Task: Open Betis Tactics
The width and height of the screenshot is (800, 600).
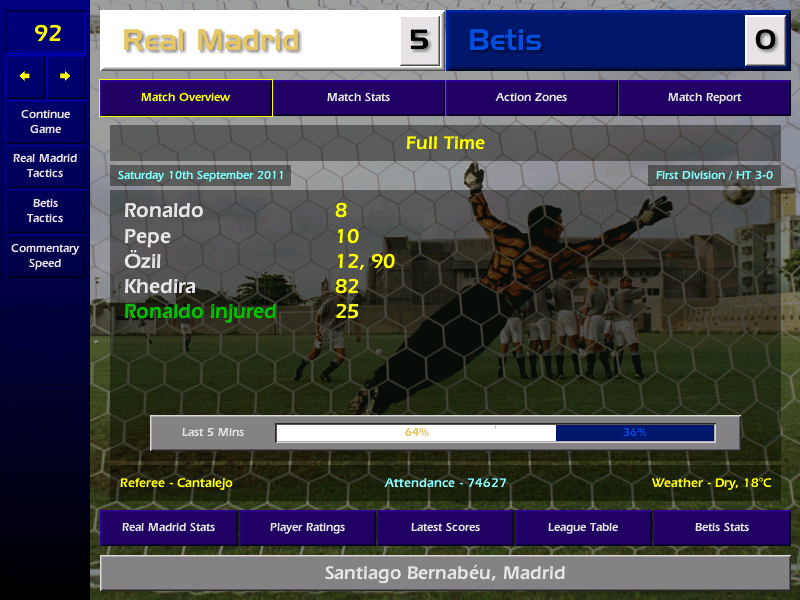Action: [45, 211]
